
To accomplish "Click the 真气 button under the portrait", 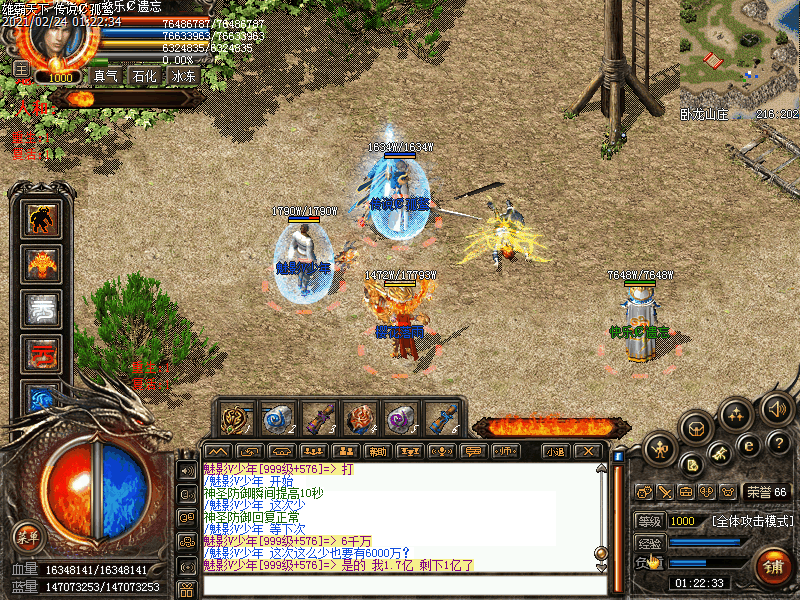I will 105,76.
